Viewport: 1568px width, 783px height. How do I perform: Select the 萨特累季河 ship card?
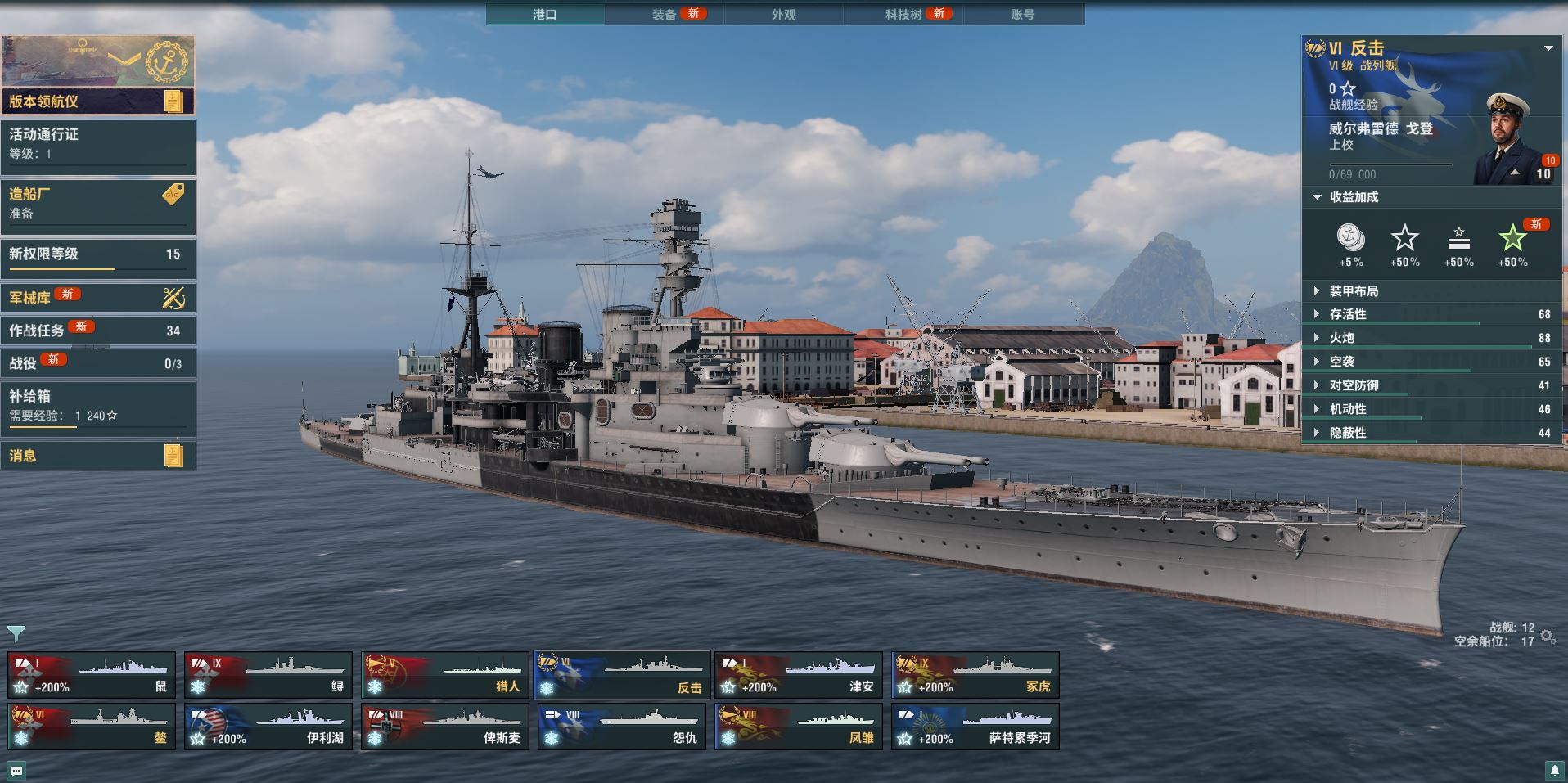(x=975, y=727)
